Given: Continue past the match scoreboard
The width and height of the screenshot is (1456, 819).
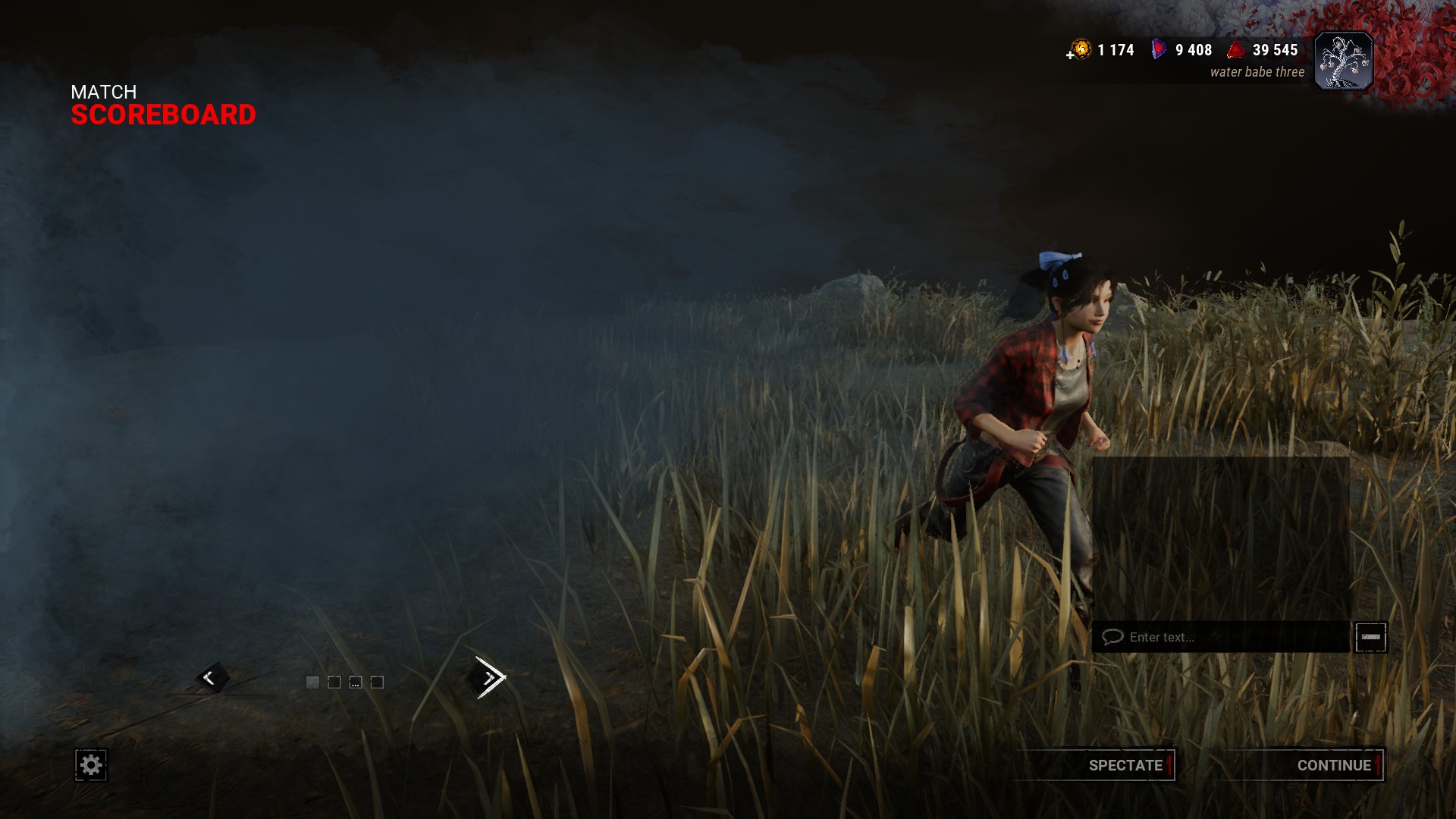Looking at the screenshot, I should point(1333,765).
